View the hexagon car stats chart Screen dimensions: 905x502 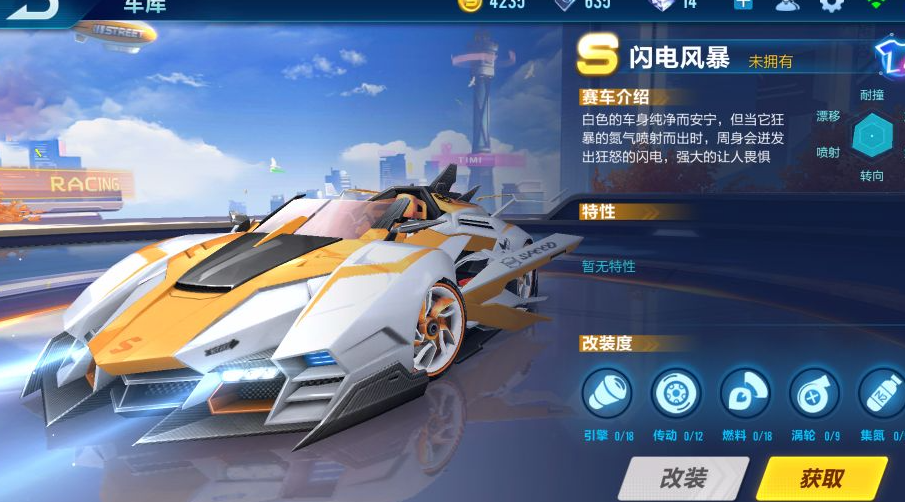pos(873,135)
